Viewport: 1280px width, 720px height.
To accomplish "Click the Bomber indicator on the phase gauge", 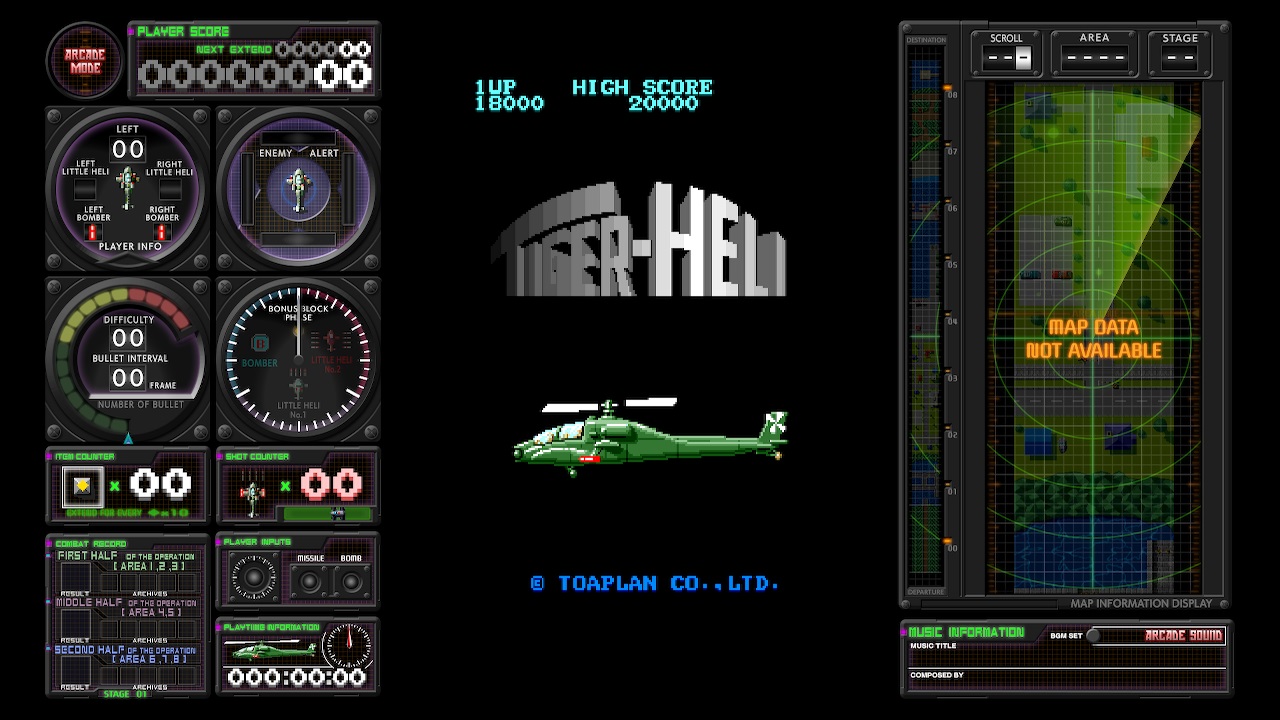I will point(259,352).
